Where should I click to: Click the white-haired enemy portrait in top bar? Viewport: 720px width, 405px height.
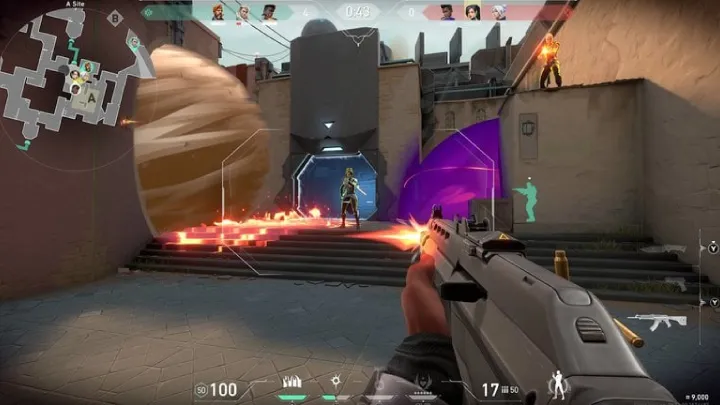click(x=496, y=12)
